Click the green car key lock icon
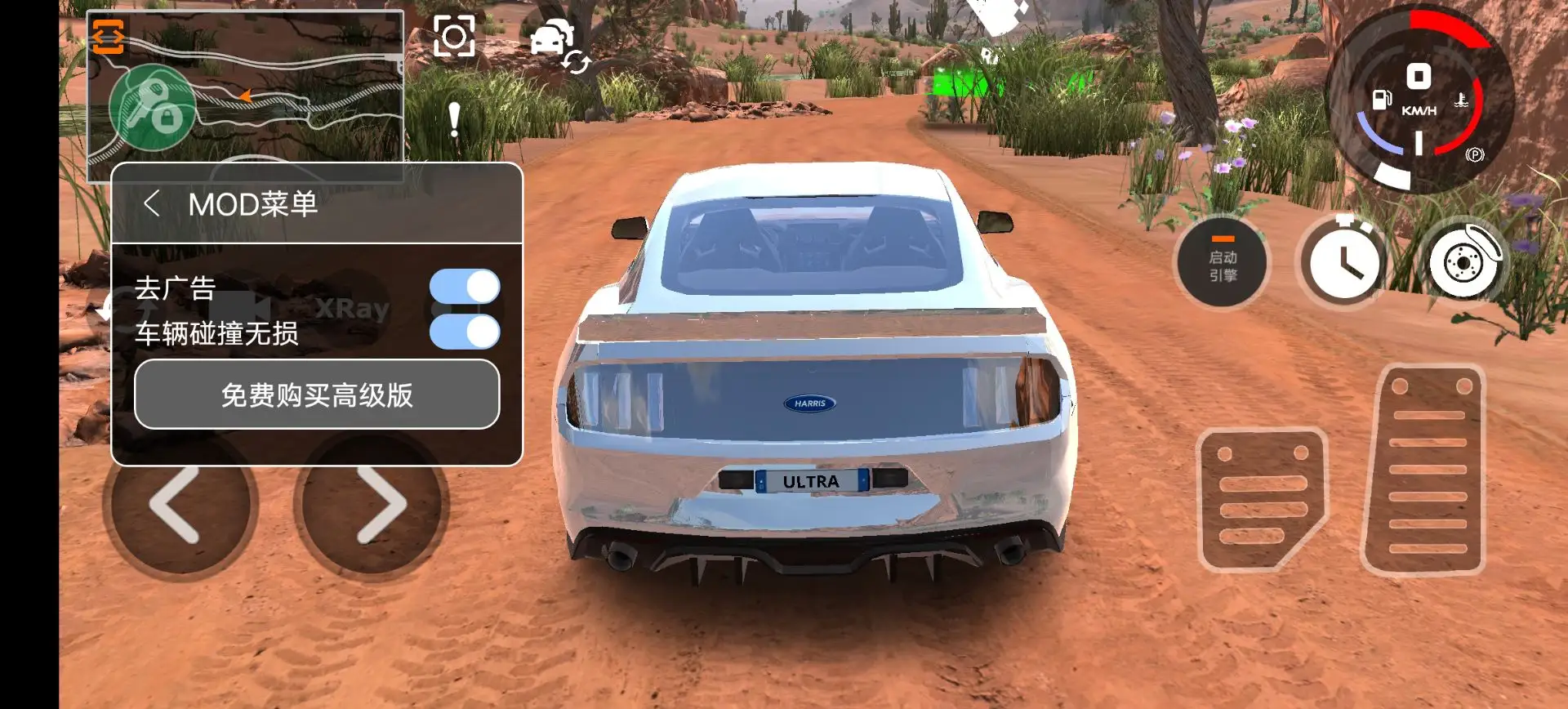This screenshot has height=709, width=1568. [x=153, y=108]
